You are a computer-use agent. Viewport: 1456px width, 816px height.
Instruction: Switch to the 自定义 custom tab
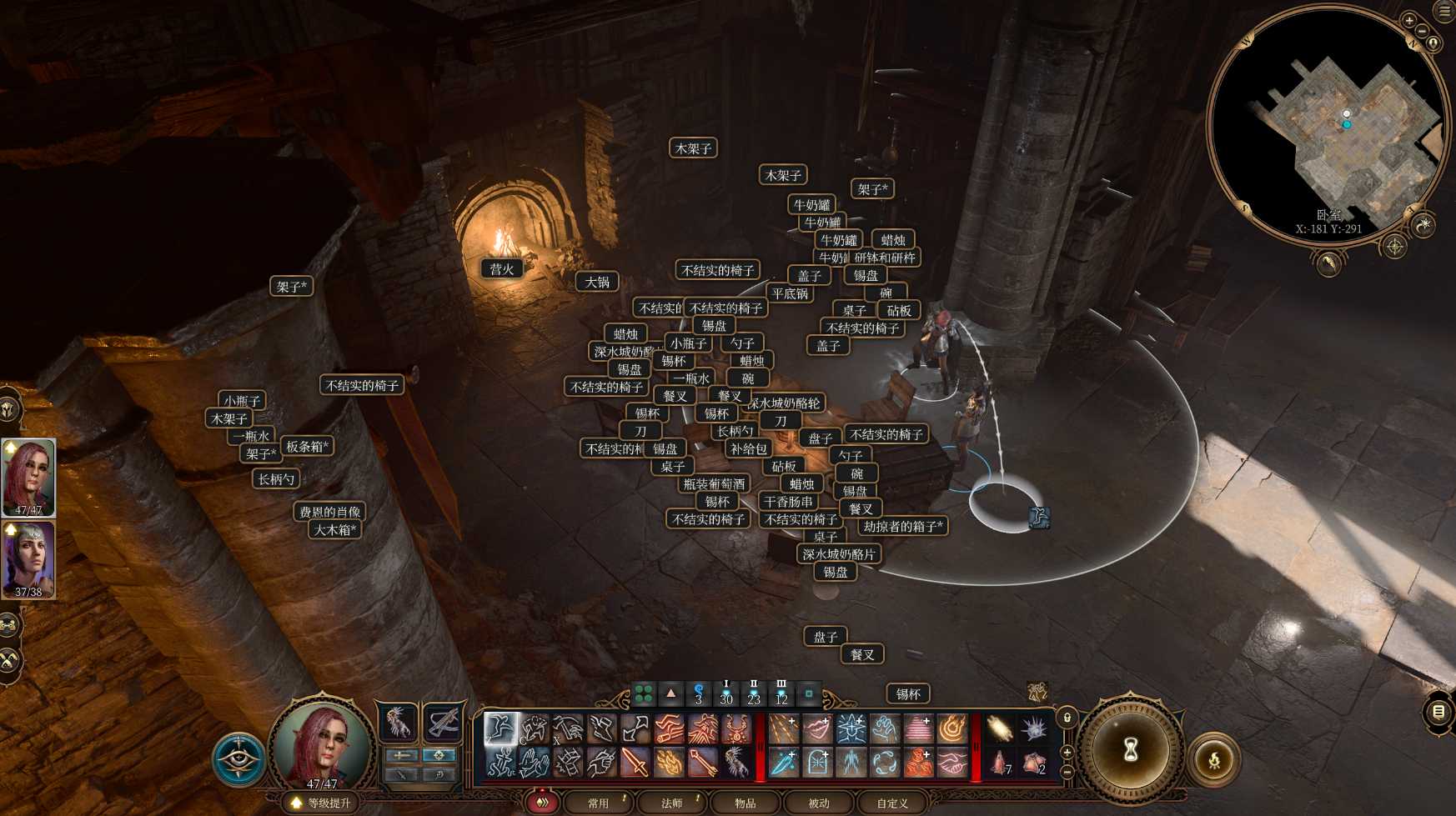point(891,803)
